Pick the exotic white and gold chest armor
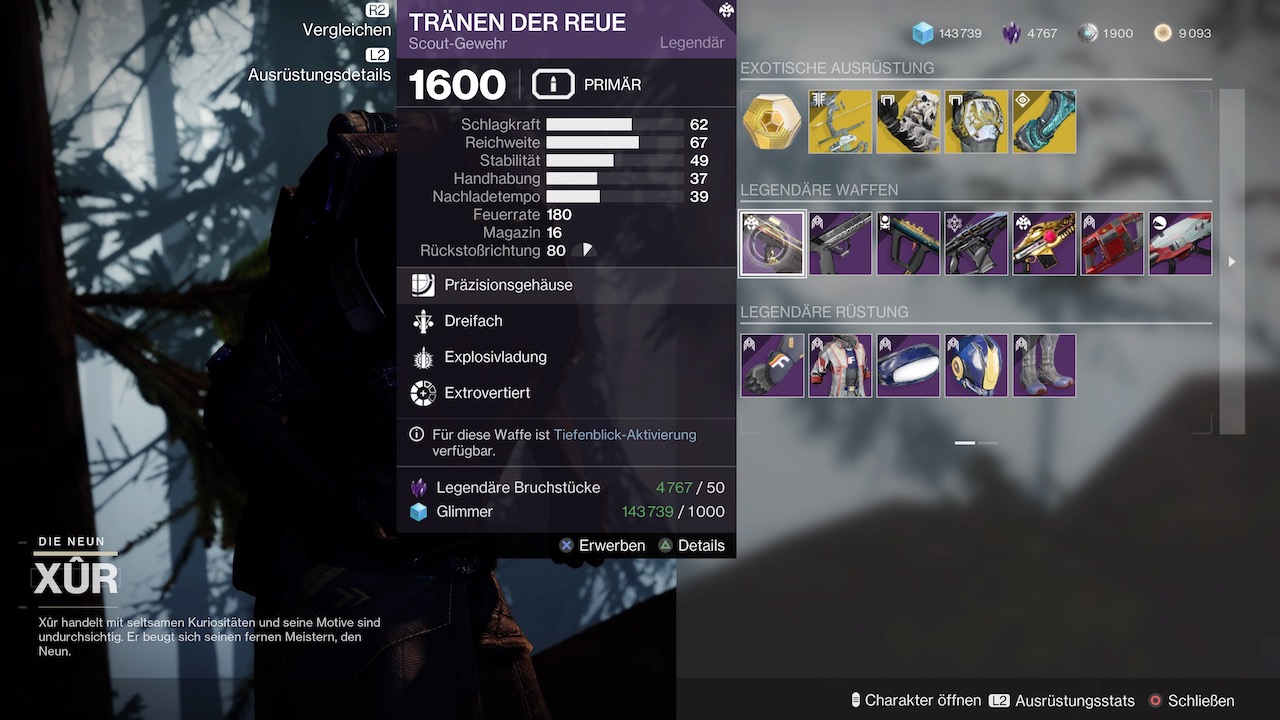Screen dimensions: 1280x720 tap(976, 122)
